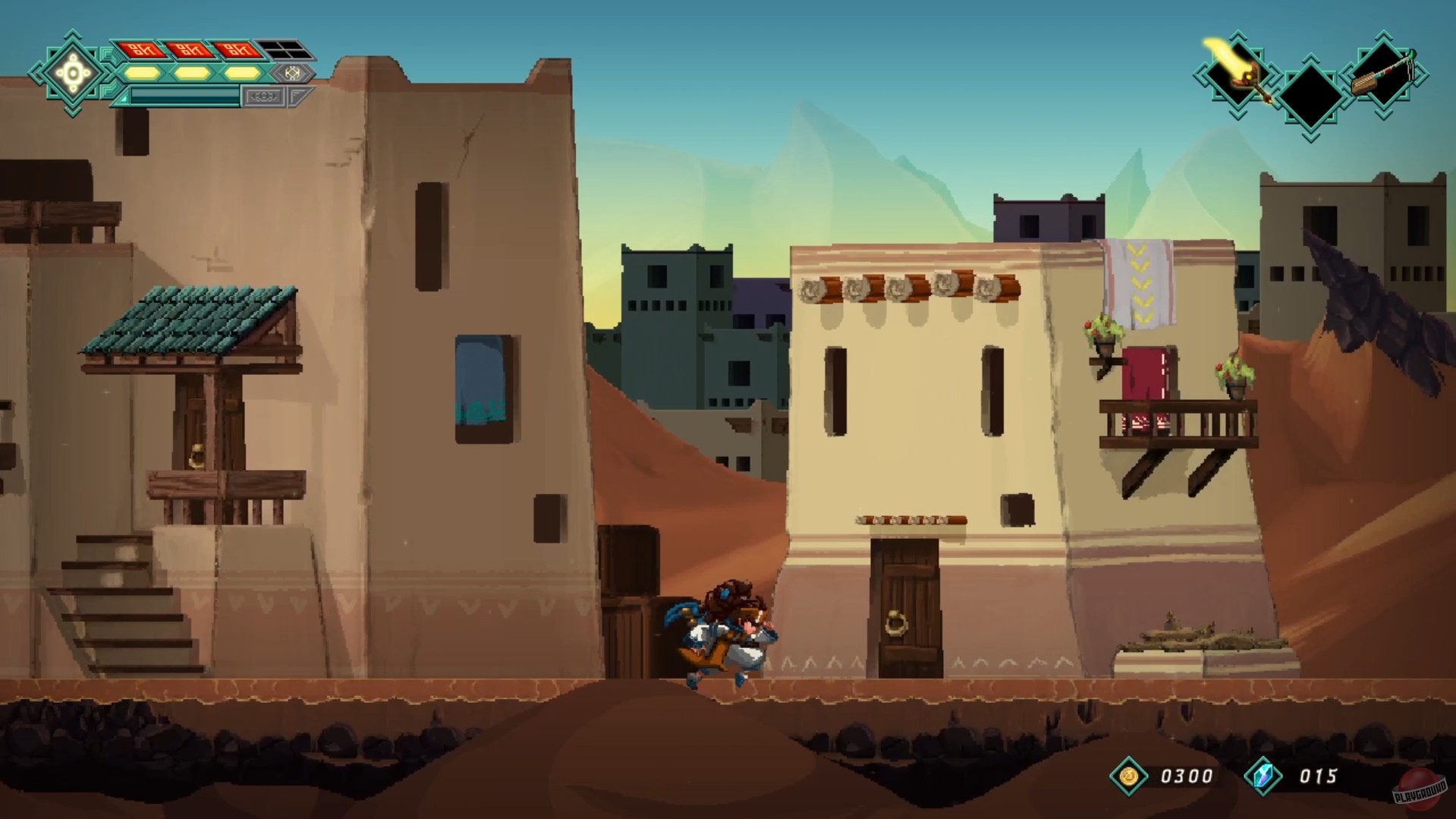Toggle the middle yellow energy pip

tap(192, 74)
